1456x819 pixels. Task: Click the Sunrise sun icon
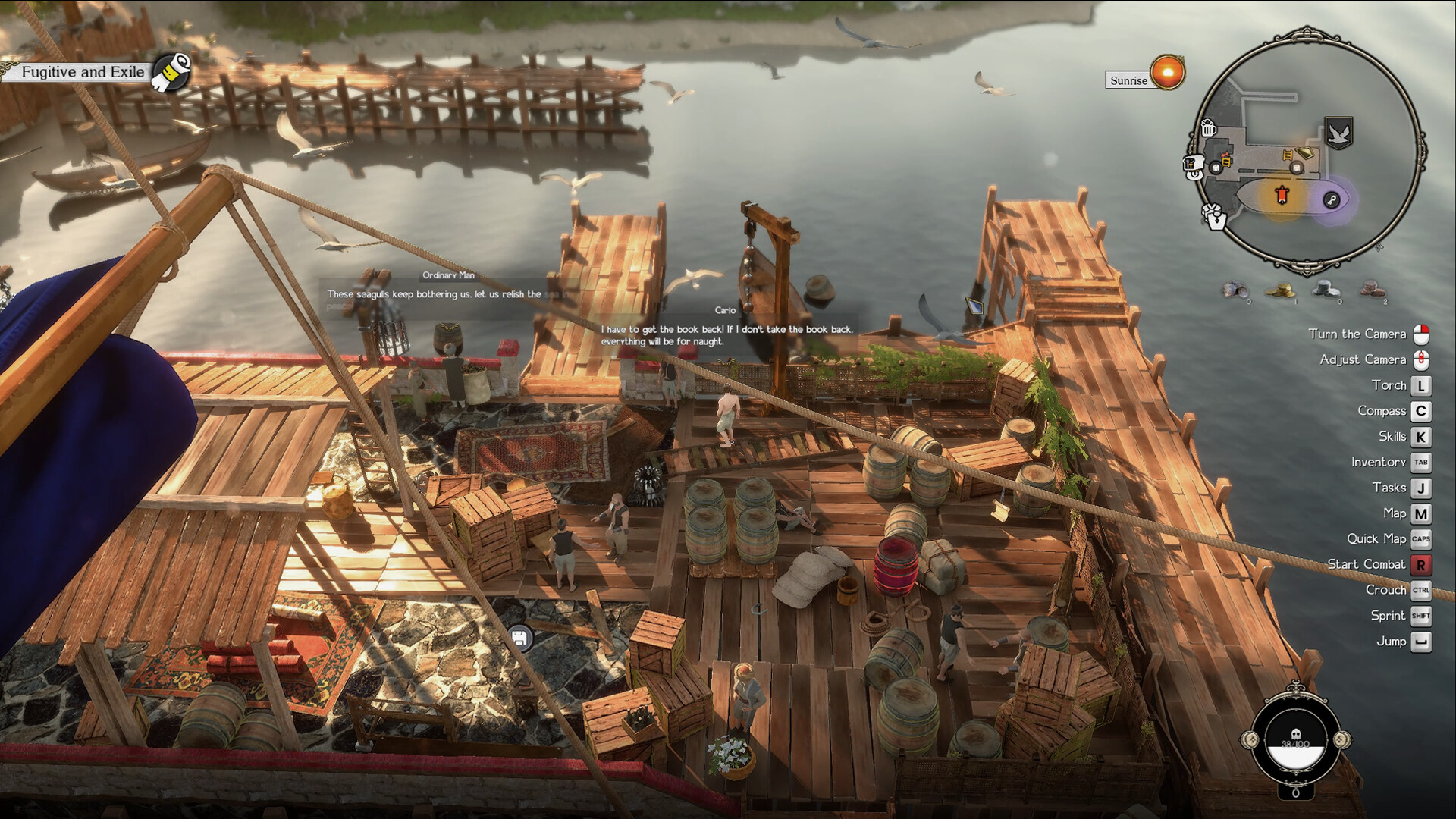(x=1166, y=72)
